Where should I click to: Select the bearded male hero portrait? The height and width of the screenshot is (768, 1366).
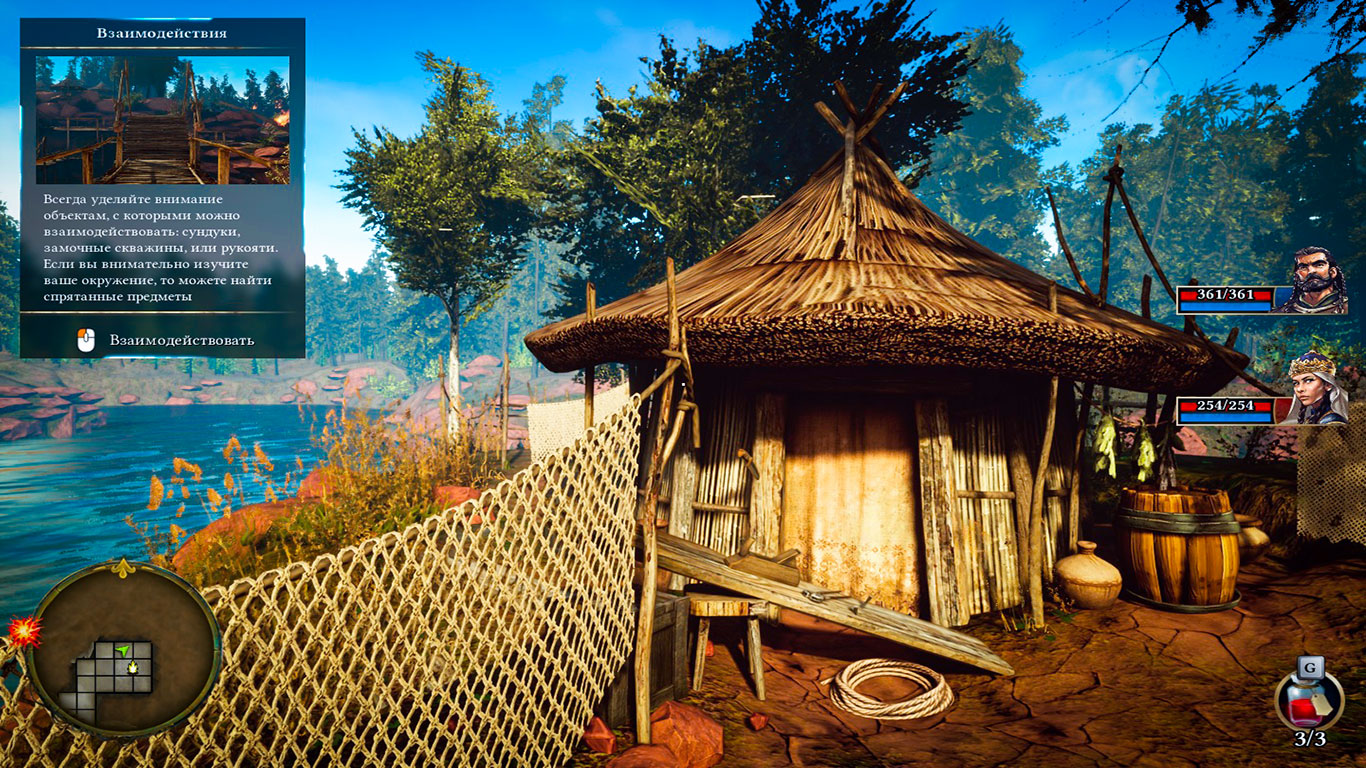click(1313, 281)
